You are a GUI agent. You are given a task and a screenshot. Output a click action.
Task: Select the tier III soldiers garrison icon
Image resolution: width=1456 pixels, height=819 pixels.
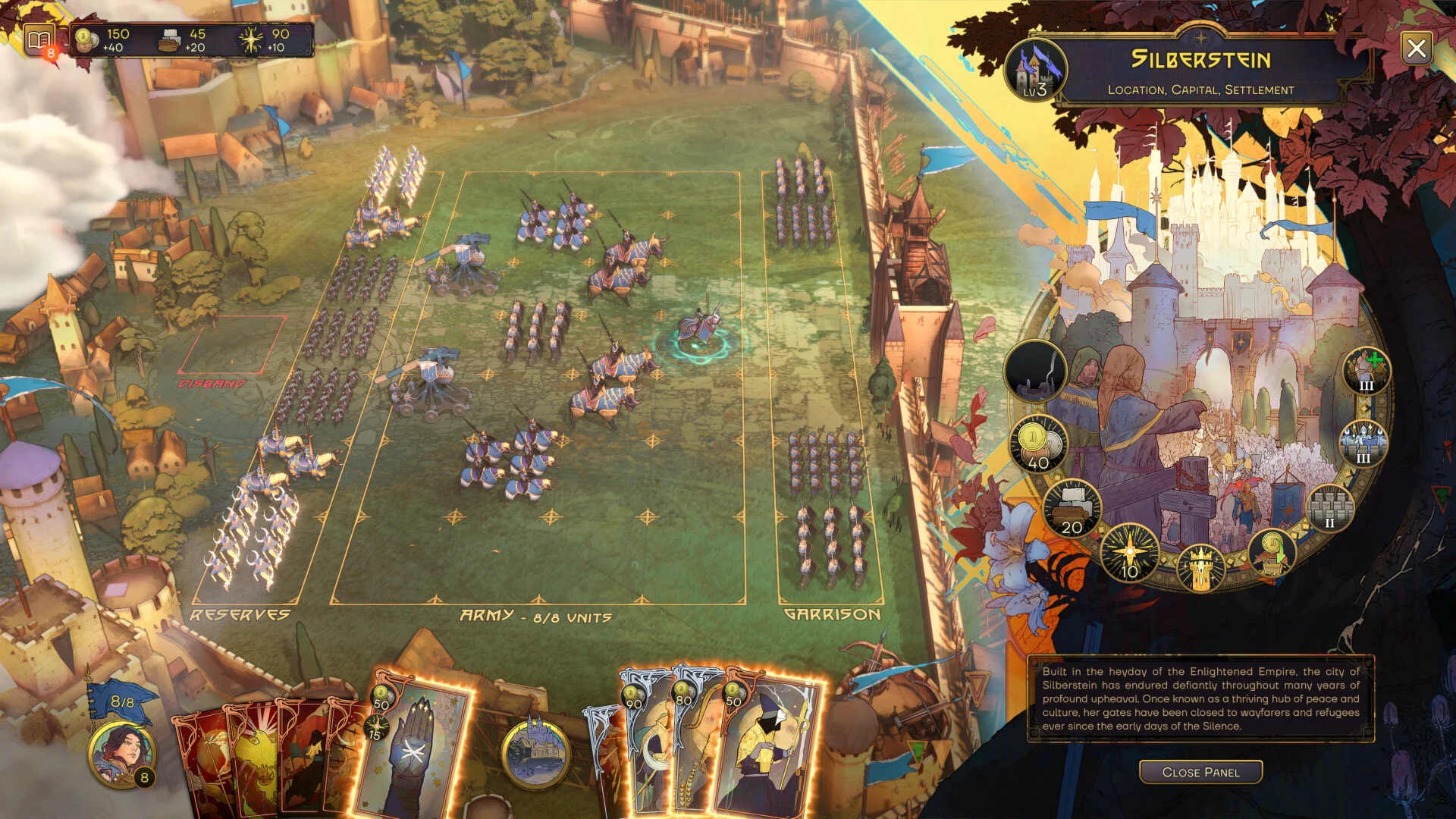(x=1363, y=444)
